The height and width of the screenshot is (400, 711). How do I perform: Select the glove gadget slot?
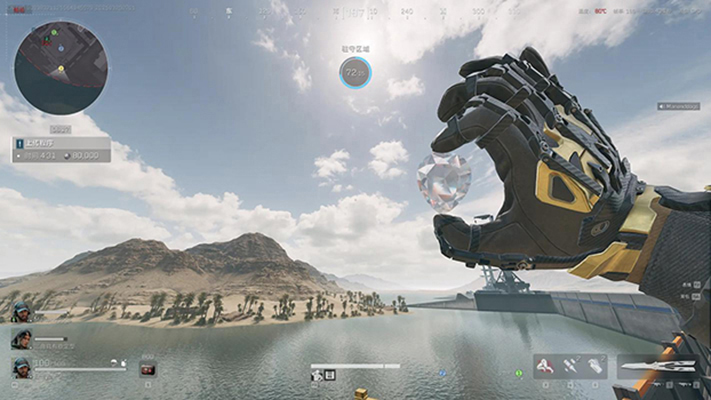pyautogui.click(x=595, y=367)
